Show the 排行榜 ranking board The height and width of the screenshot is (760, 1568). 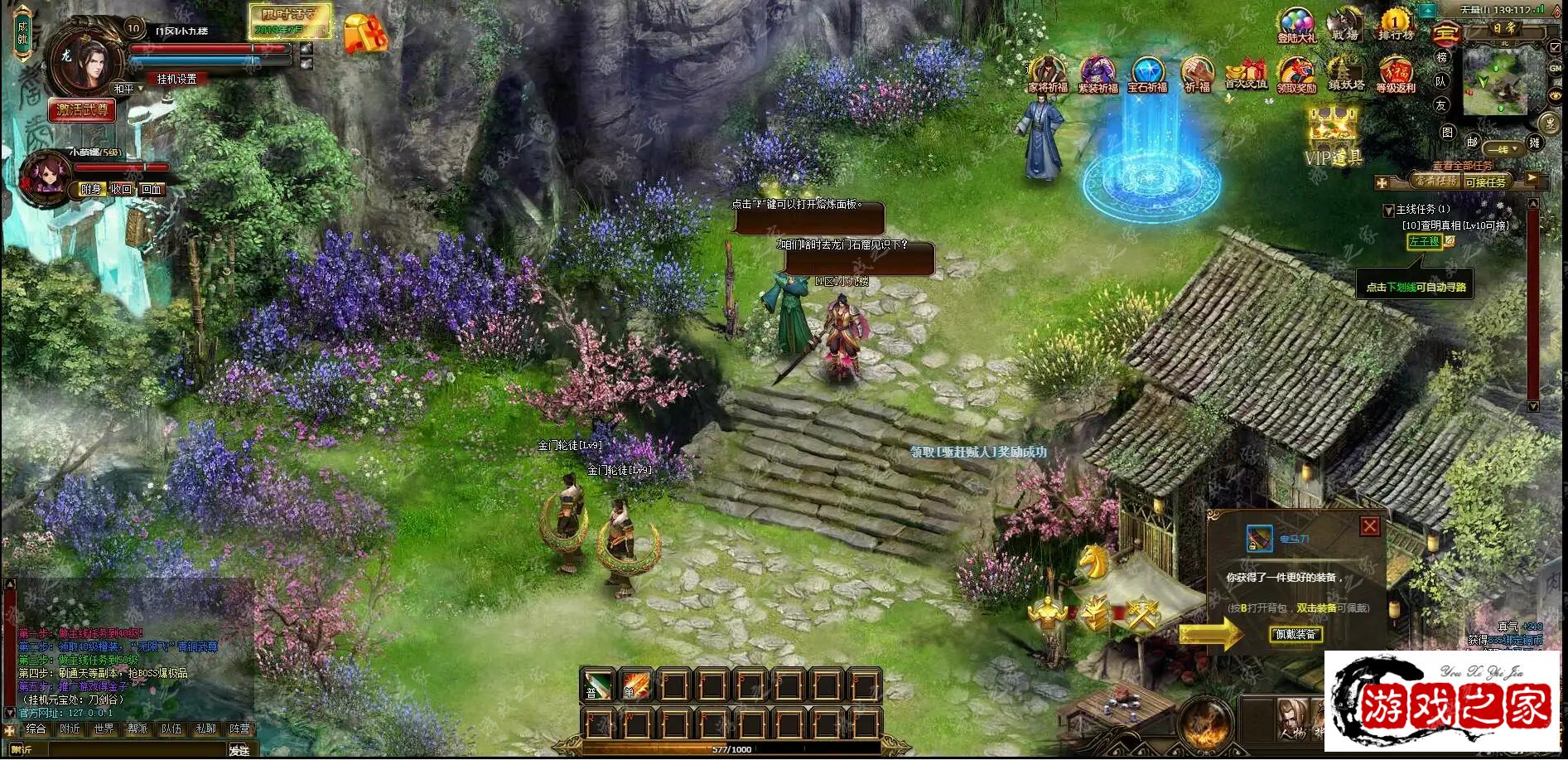point(1396,25)
